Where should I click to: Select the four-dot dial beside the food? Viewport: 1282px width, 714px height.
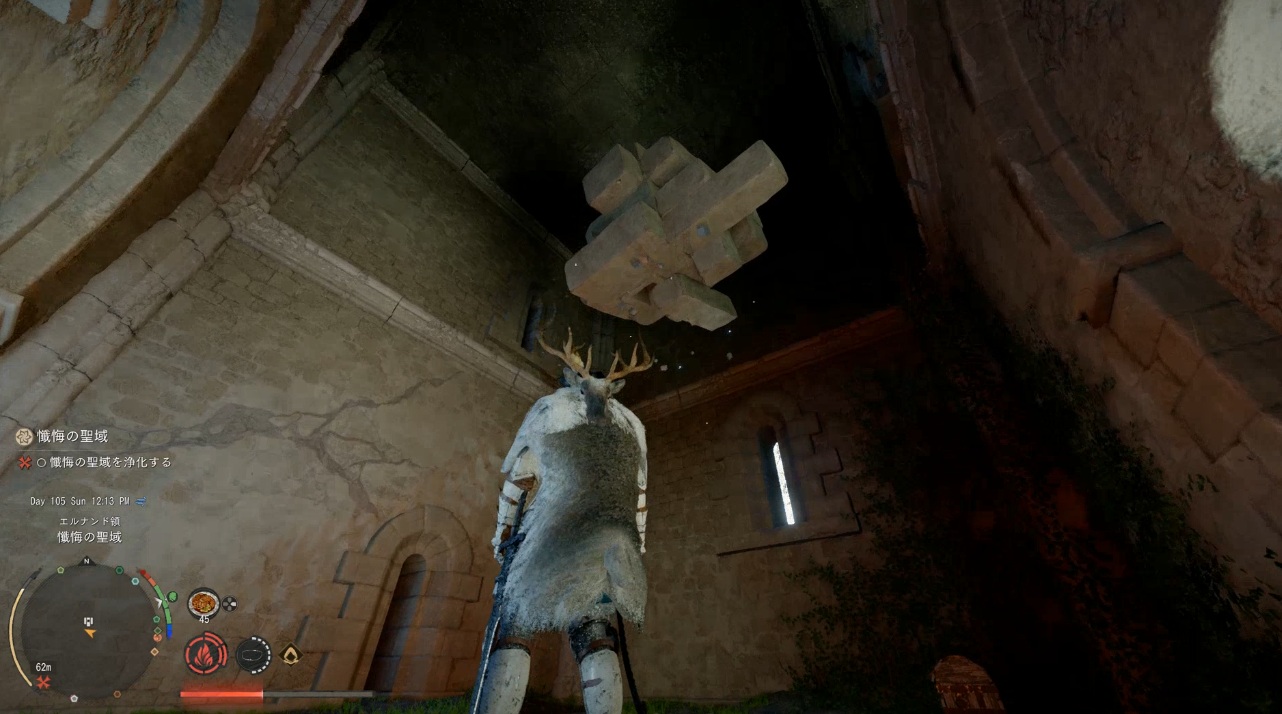229,603
